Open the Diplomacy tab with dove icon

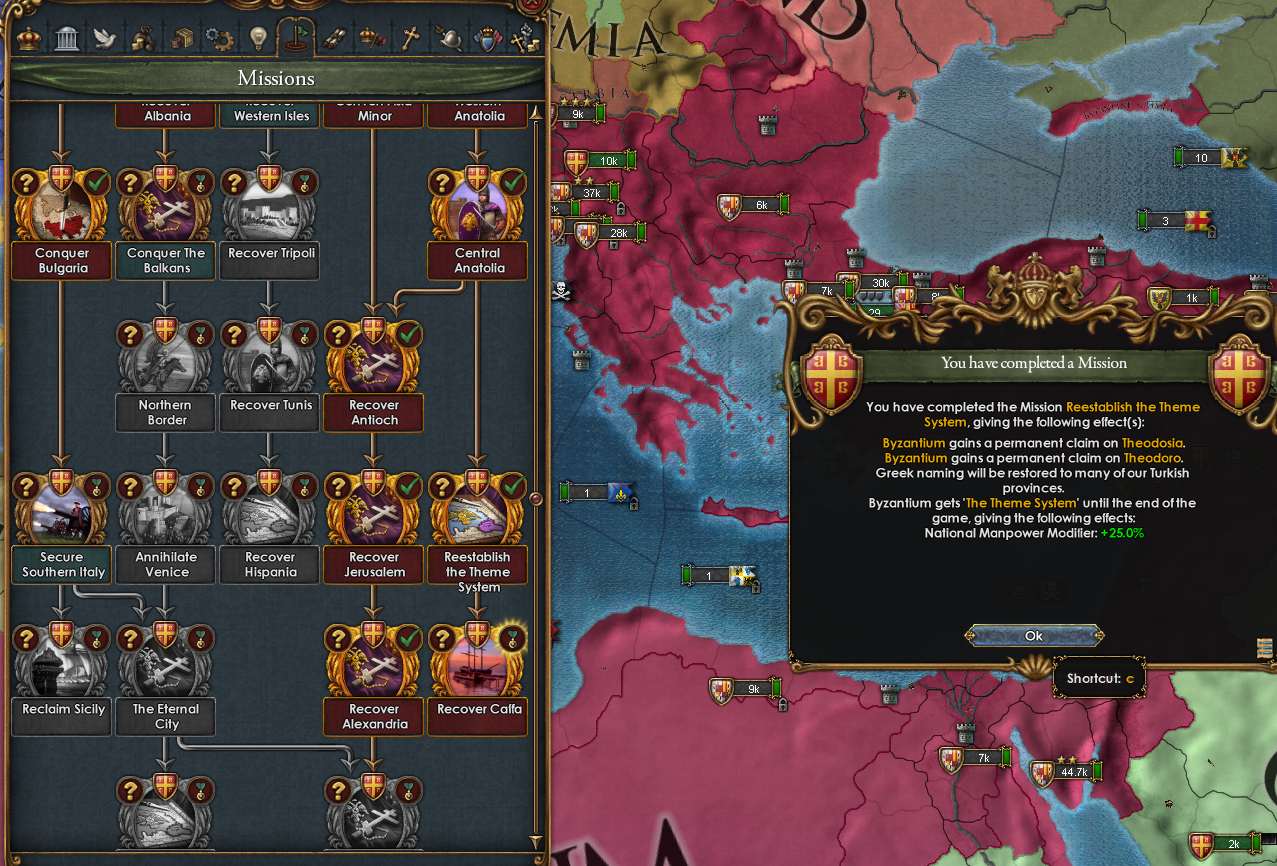[x=105, y=39]
